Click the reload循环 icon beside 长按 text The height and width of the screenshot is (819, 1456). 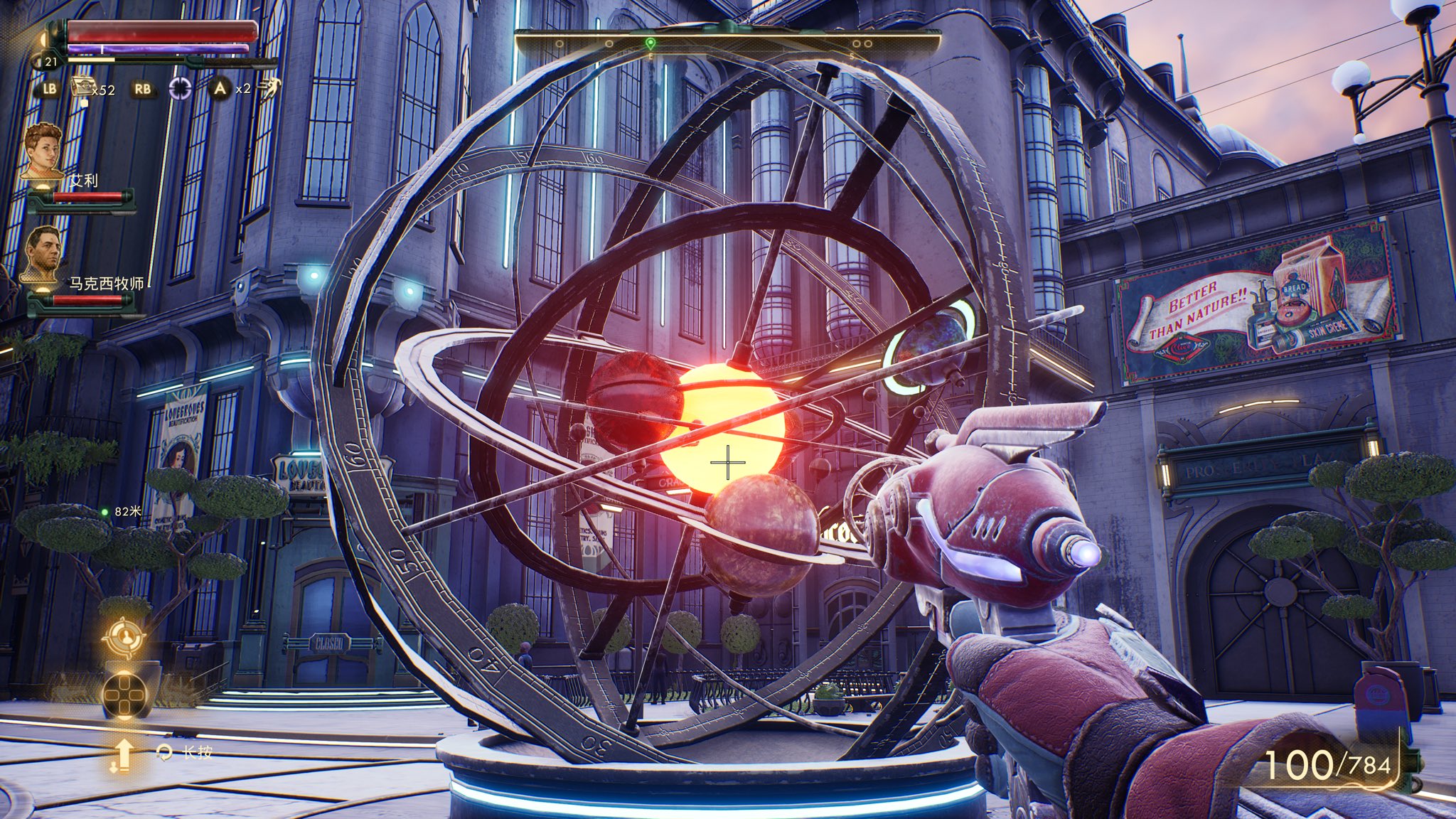tap(165, 751)
